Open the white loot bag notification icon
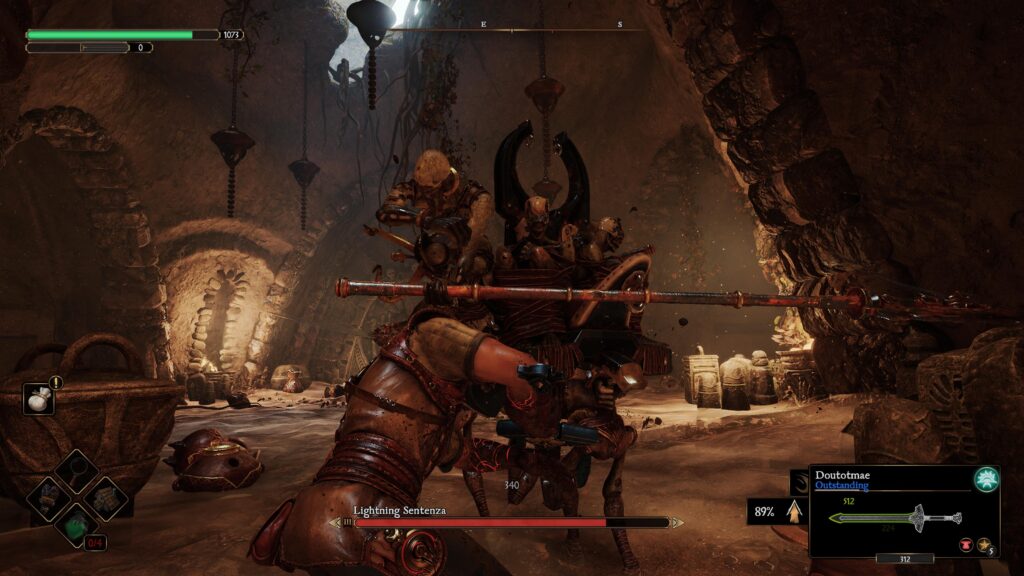Image resolution: width=1024 pixels, height=576 pixels. pos(38,398)
